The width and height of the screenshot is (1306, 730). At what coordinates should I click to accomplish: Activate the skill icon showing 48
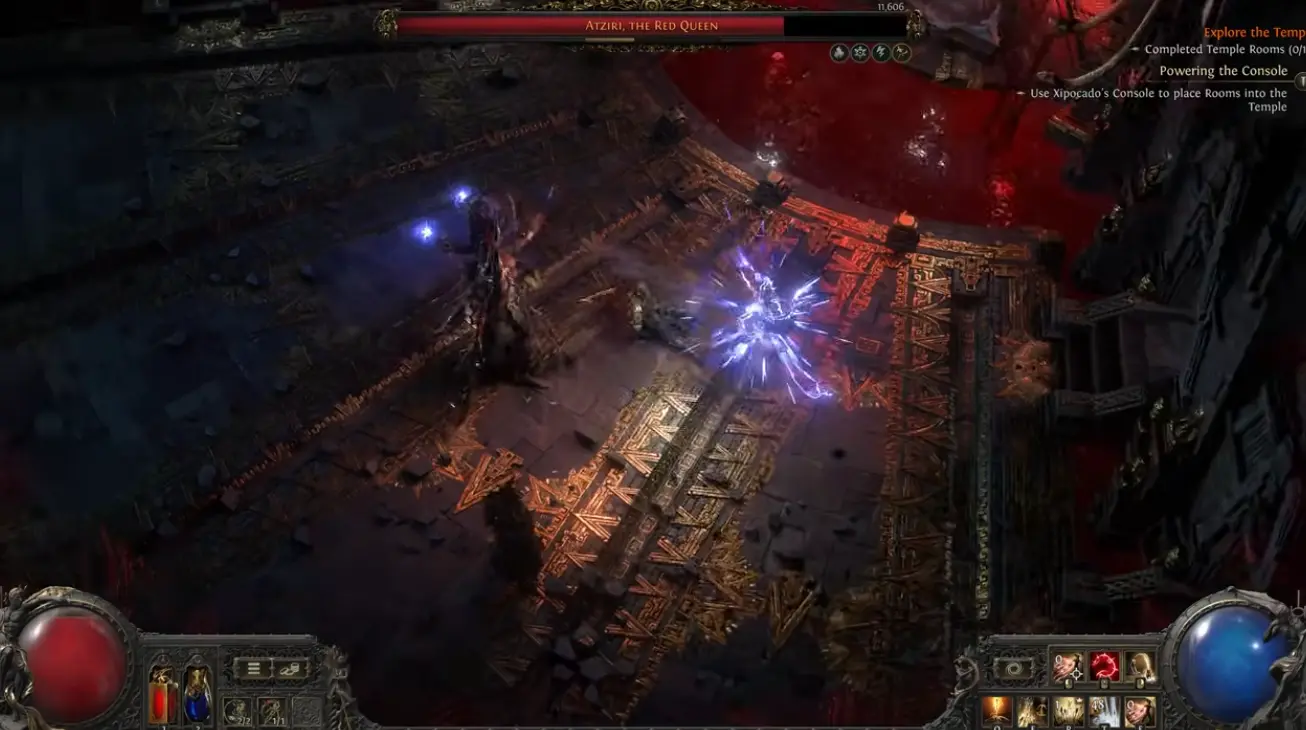(1104, 711)
